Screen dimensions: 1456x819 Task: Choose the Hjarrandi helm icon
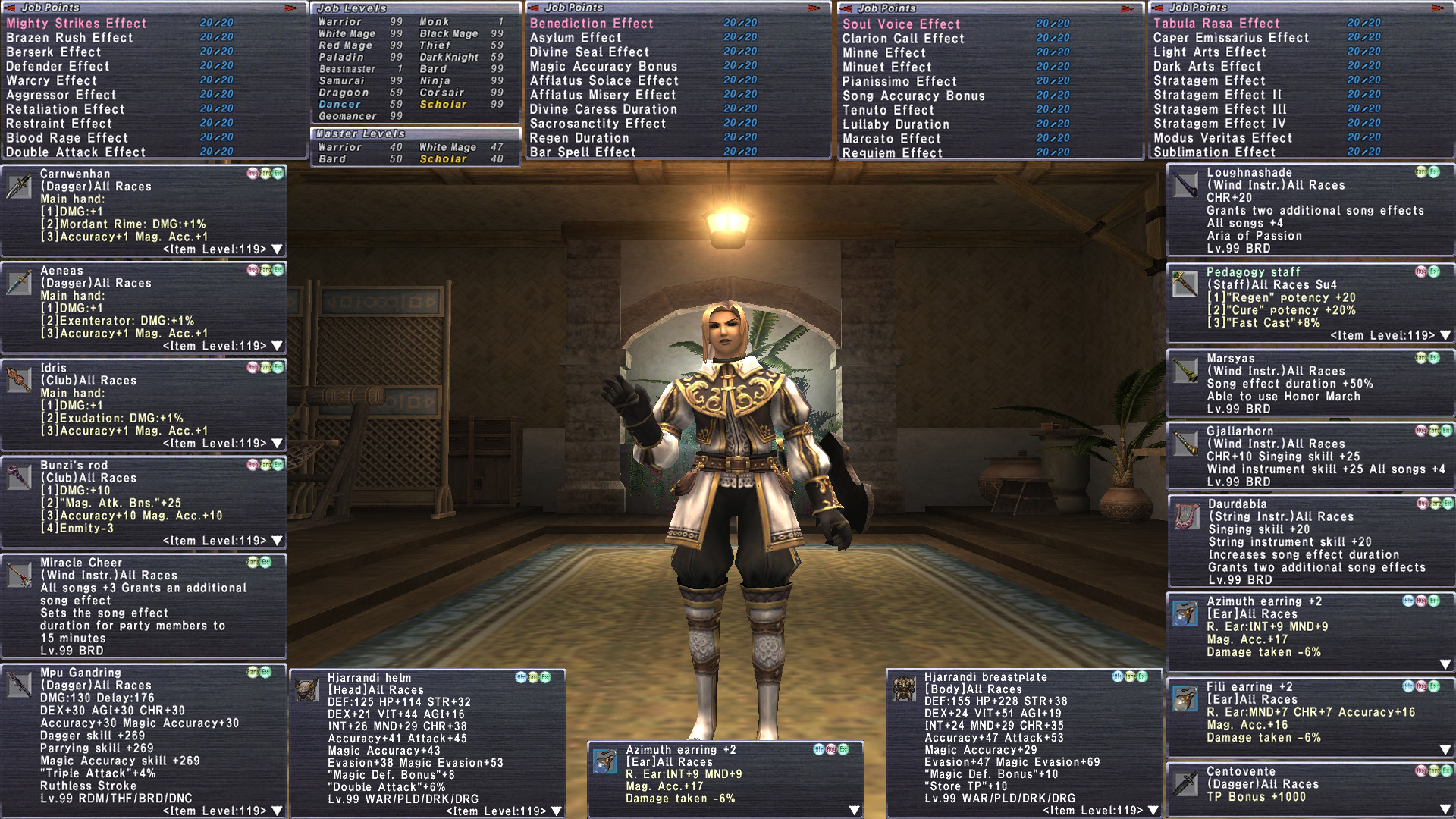pos(307,689)
